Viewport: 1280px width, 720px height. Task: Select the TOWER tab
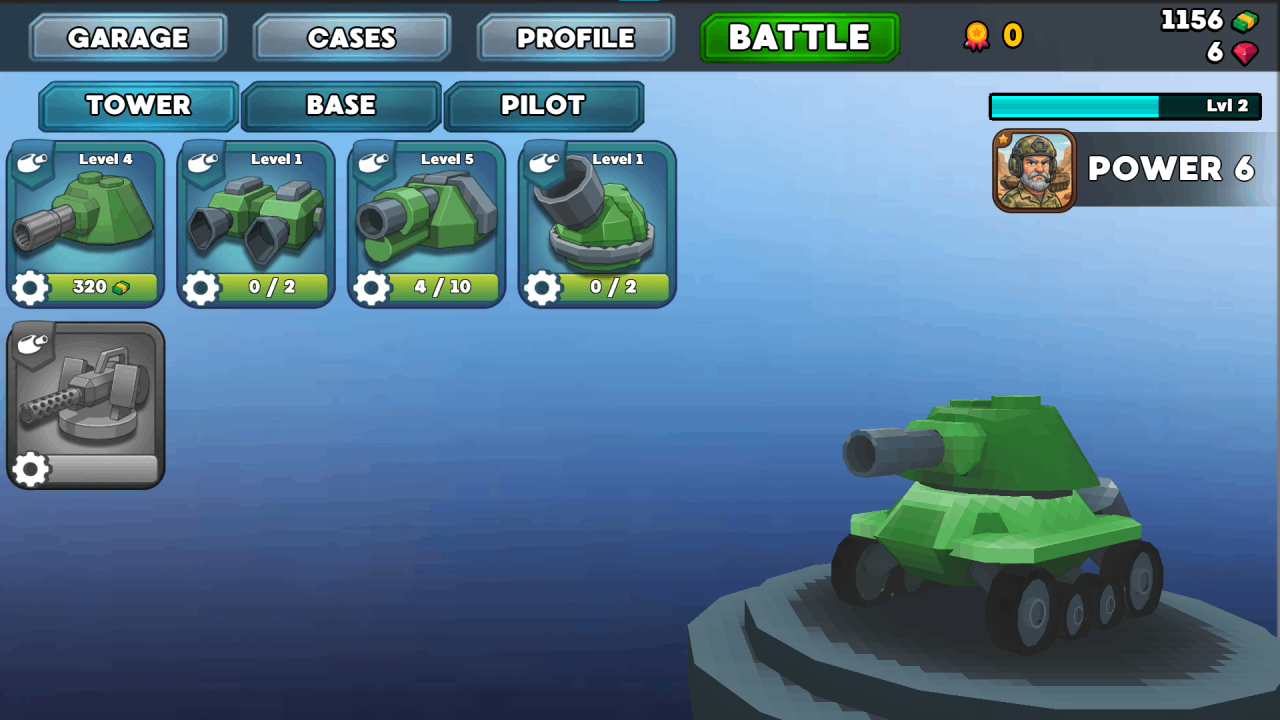point(138,105)
